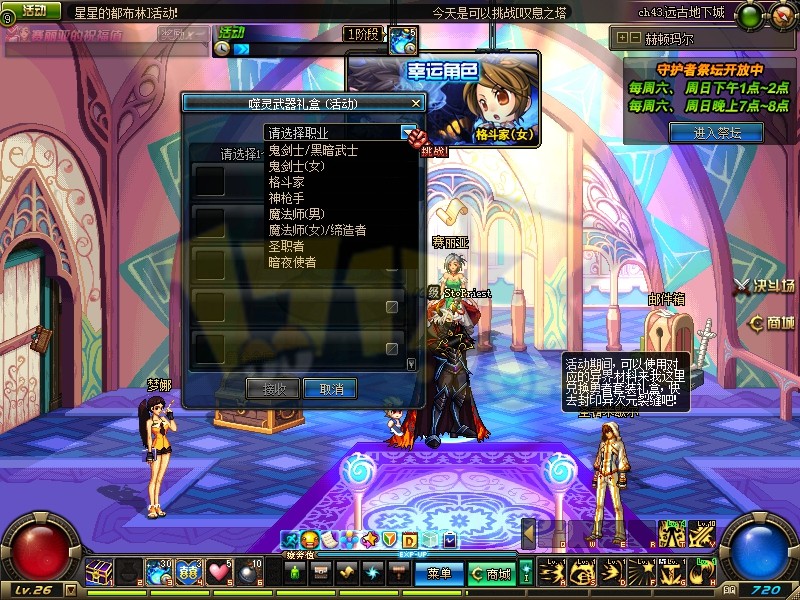Click the 接收 receive button

coord(274,389)
